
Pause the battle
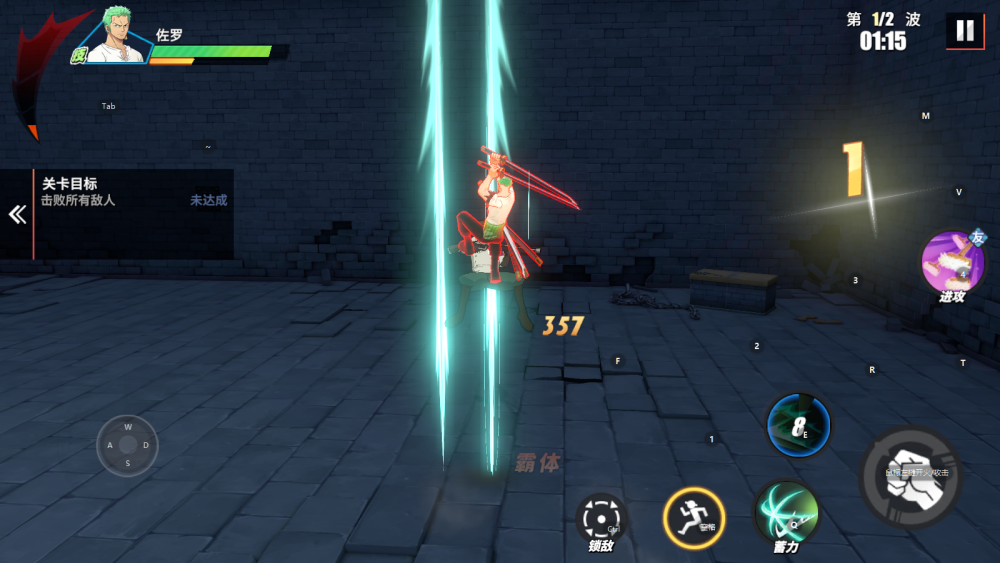(x=964, y=31)
